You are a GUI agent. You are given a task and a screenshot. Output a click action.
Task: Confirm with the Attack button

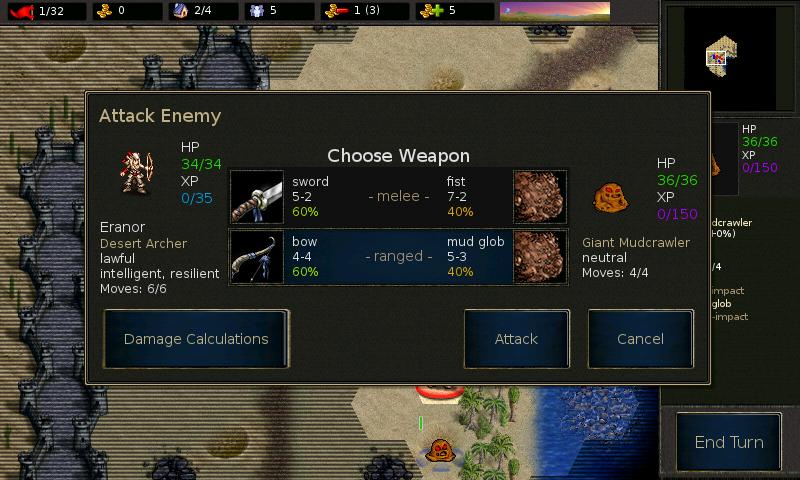[516, 339]
